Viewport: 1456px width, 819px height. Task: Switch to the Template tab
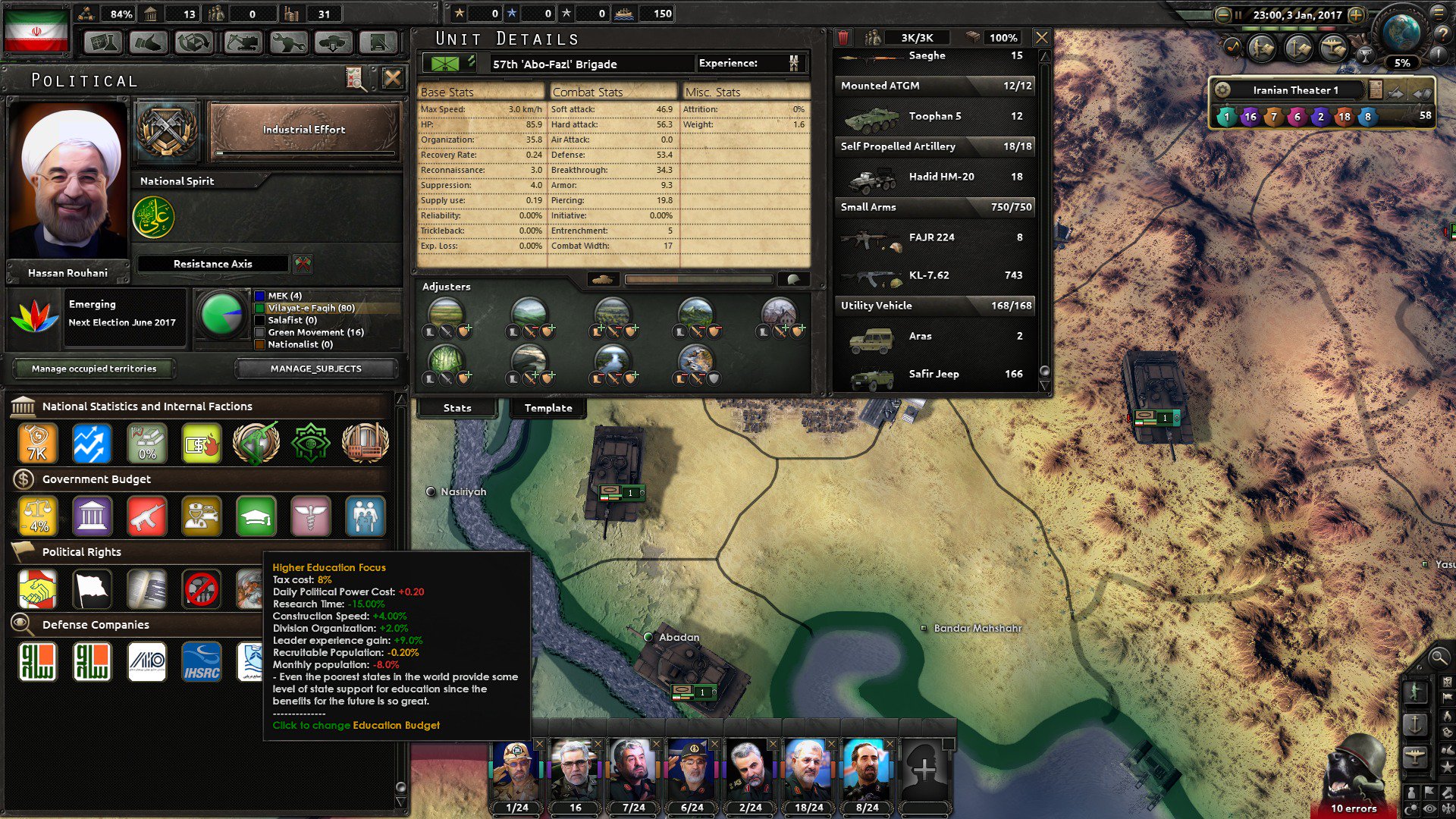[x=548, y=408]
